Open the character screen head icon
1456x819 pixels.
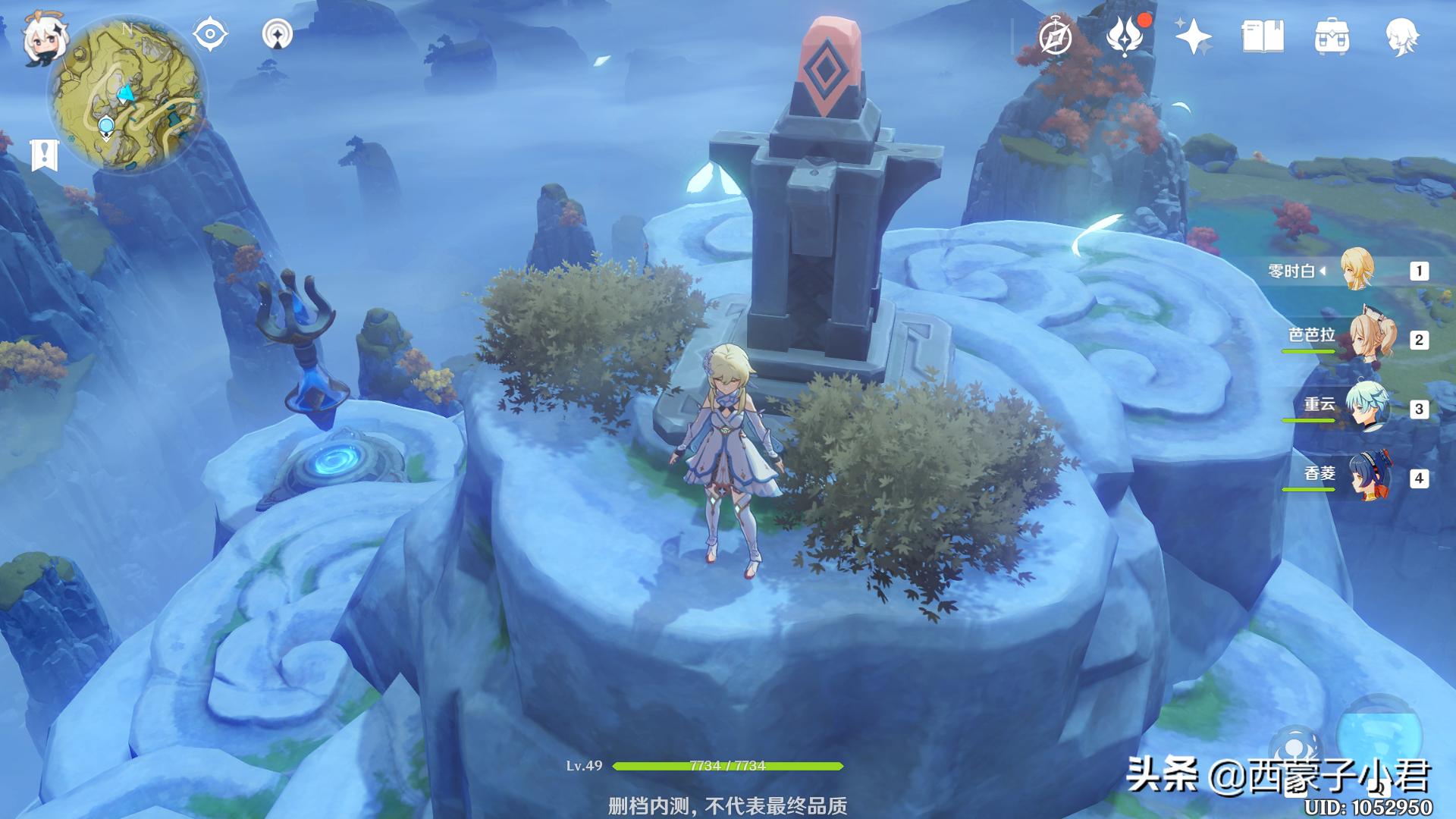click(x=1401, y=36)
